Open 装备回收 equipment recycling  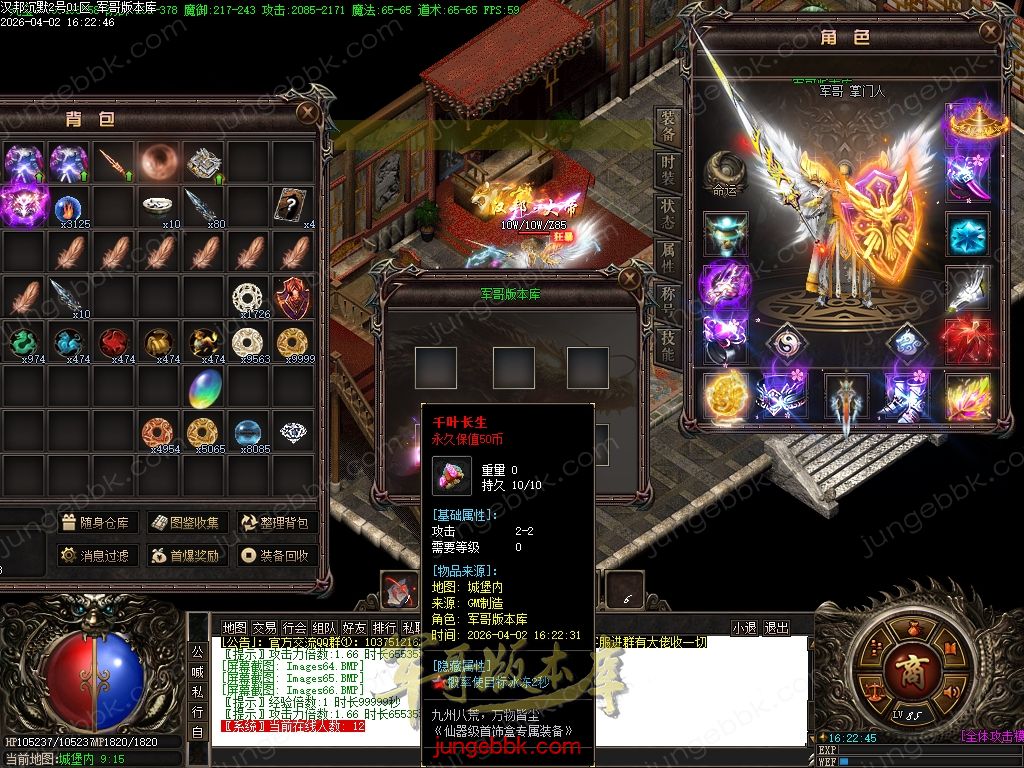click(x=275, y=555)
